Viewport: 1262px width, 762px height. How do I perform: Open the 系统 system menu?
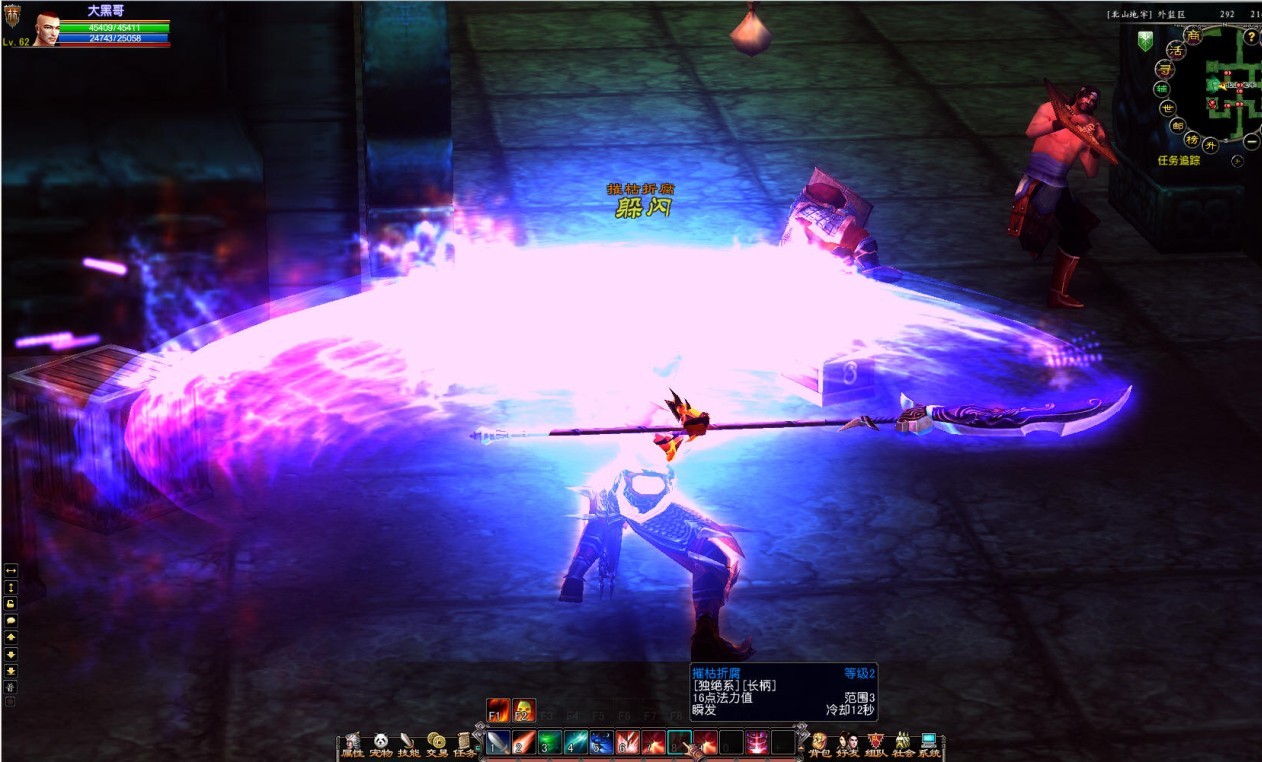930,744
